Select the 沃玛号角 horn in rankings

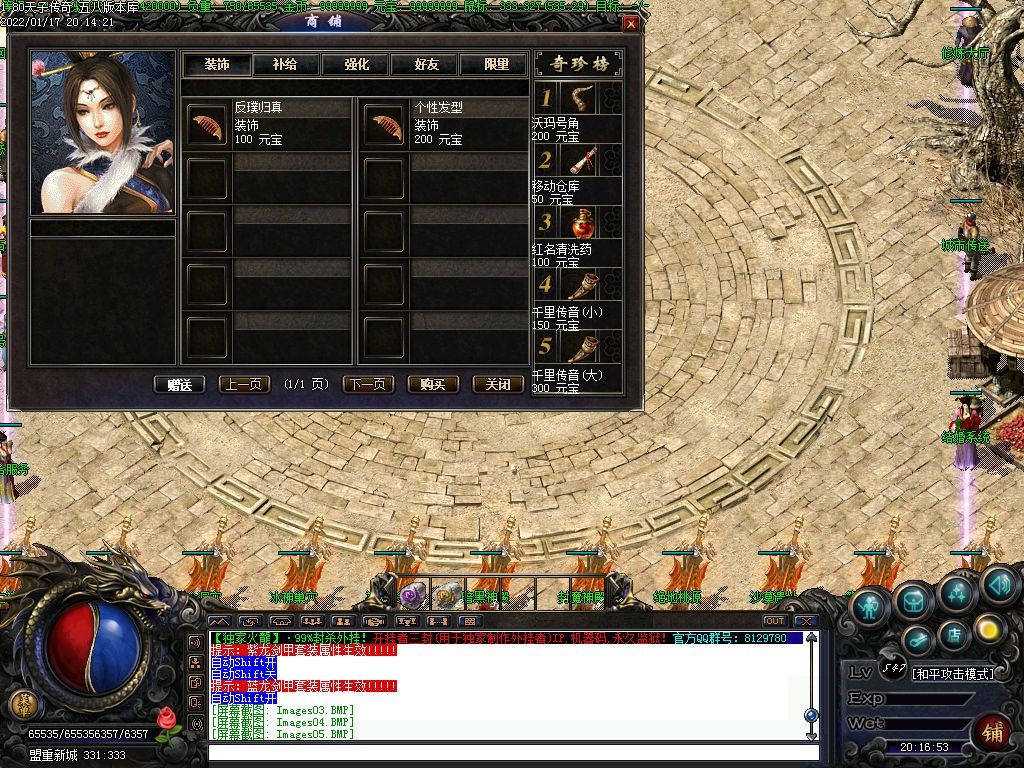(x=578, y=98)
